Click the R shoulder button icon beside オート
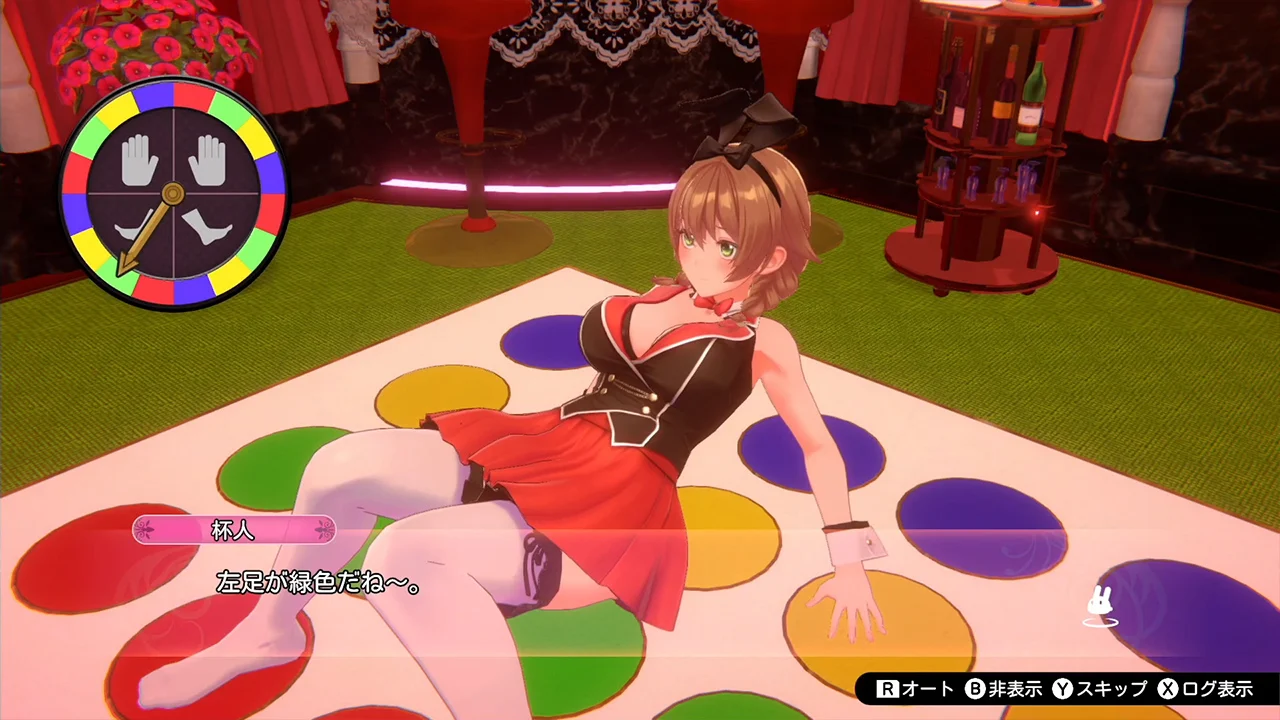 coord(887,689)
